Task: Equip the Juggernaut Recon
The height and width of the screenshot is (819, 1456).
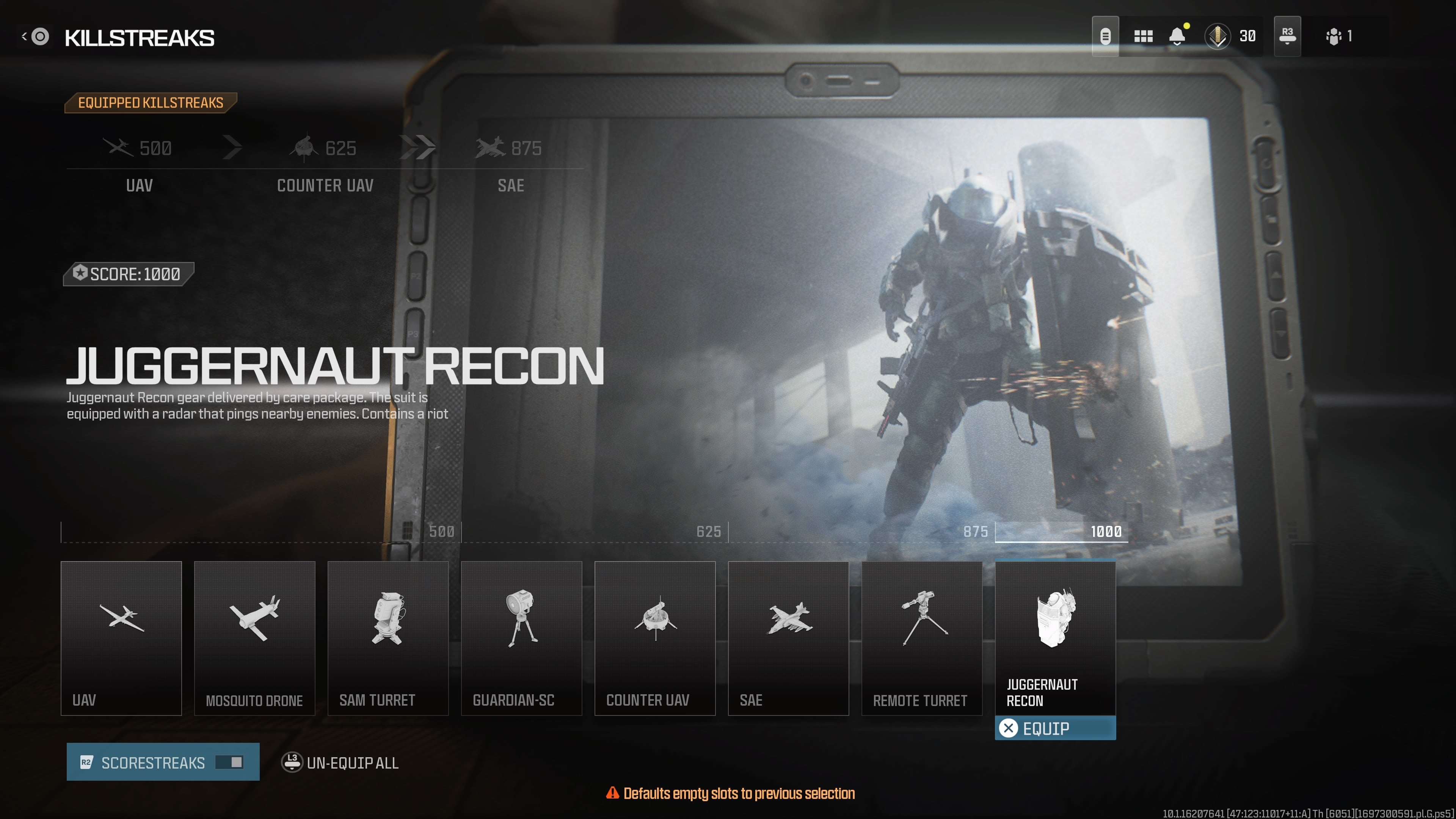Action: [1055, 728]
